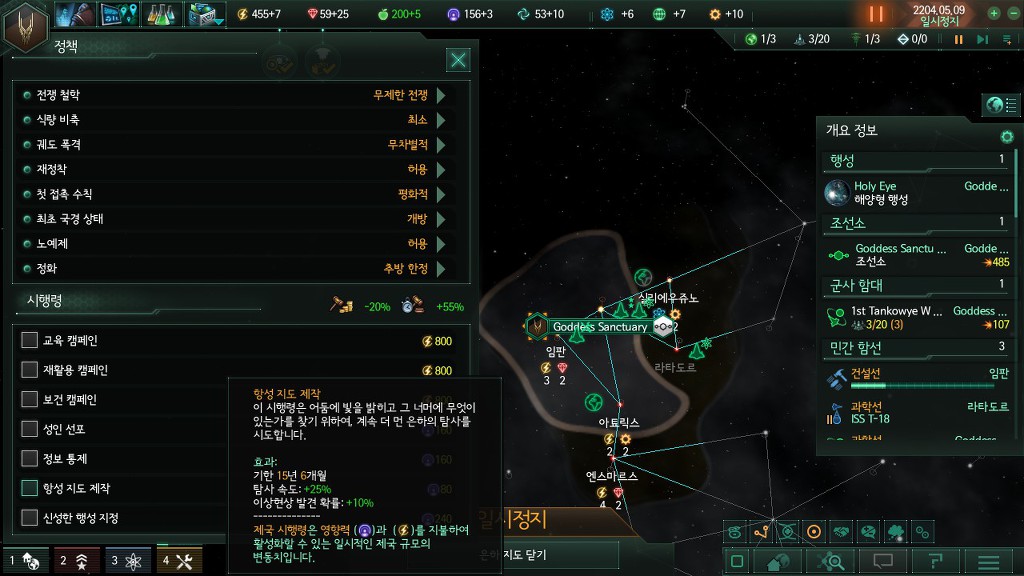Tick the star chart creation edict
Image resolution: width=1024 pixels, height=576 pixels.
pos(30,489)
